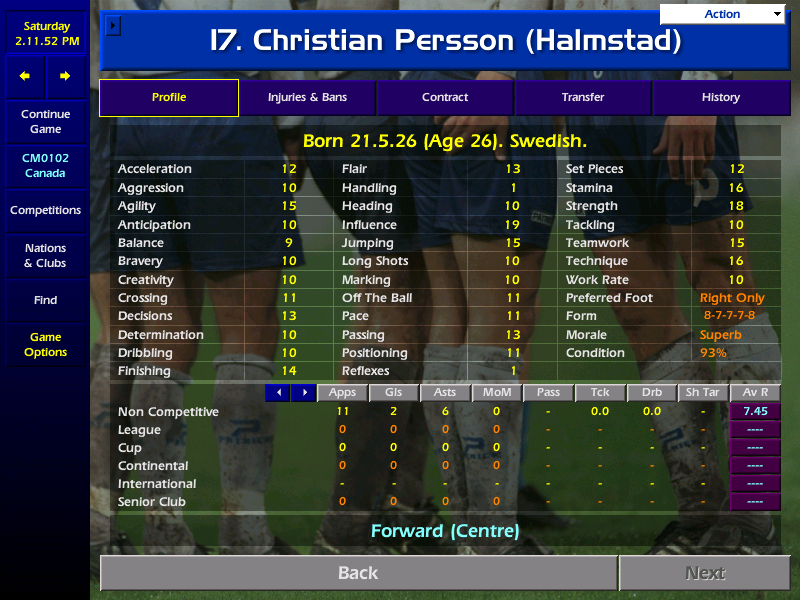Image resolution: width=800 pixels, height=600 pixels.
Task: Switch to the Injuries & Bans tab
Action: (307, 98)
